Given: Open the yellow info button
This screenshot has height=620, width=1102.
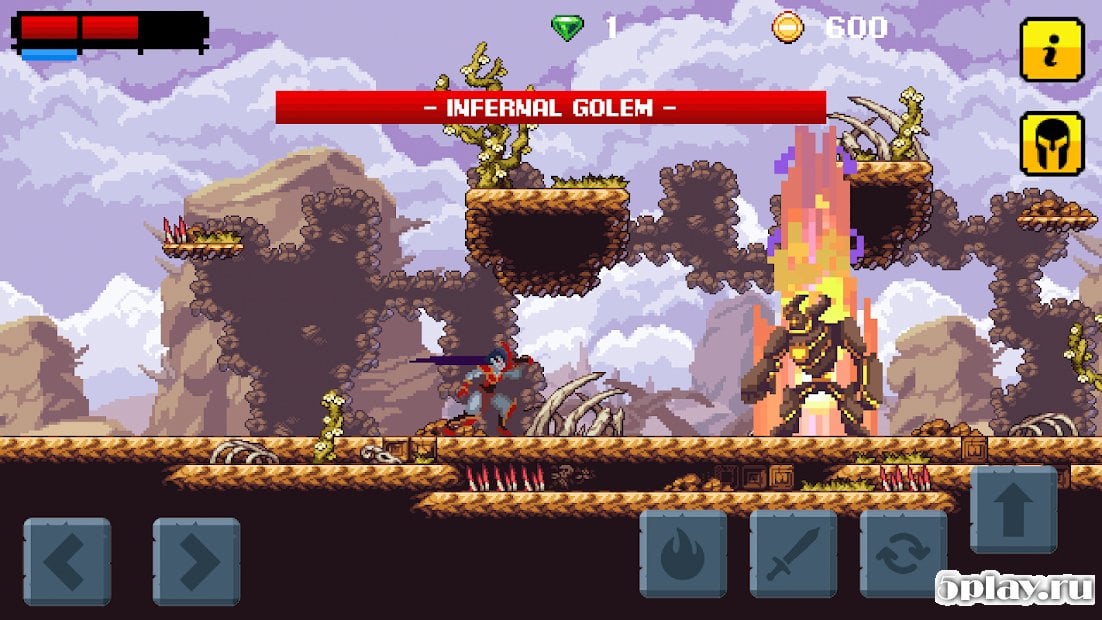Looking at the screenshot, I should (x=1051, y=48).
